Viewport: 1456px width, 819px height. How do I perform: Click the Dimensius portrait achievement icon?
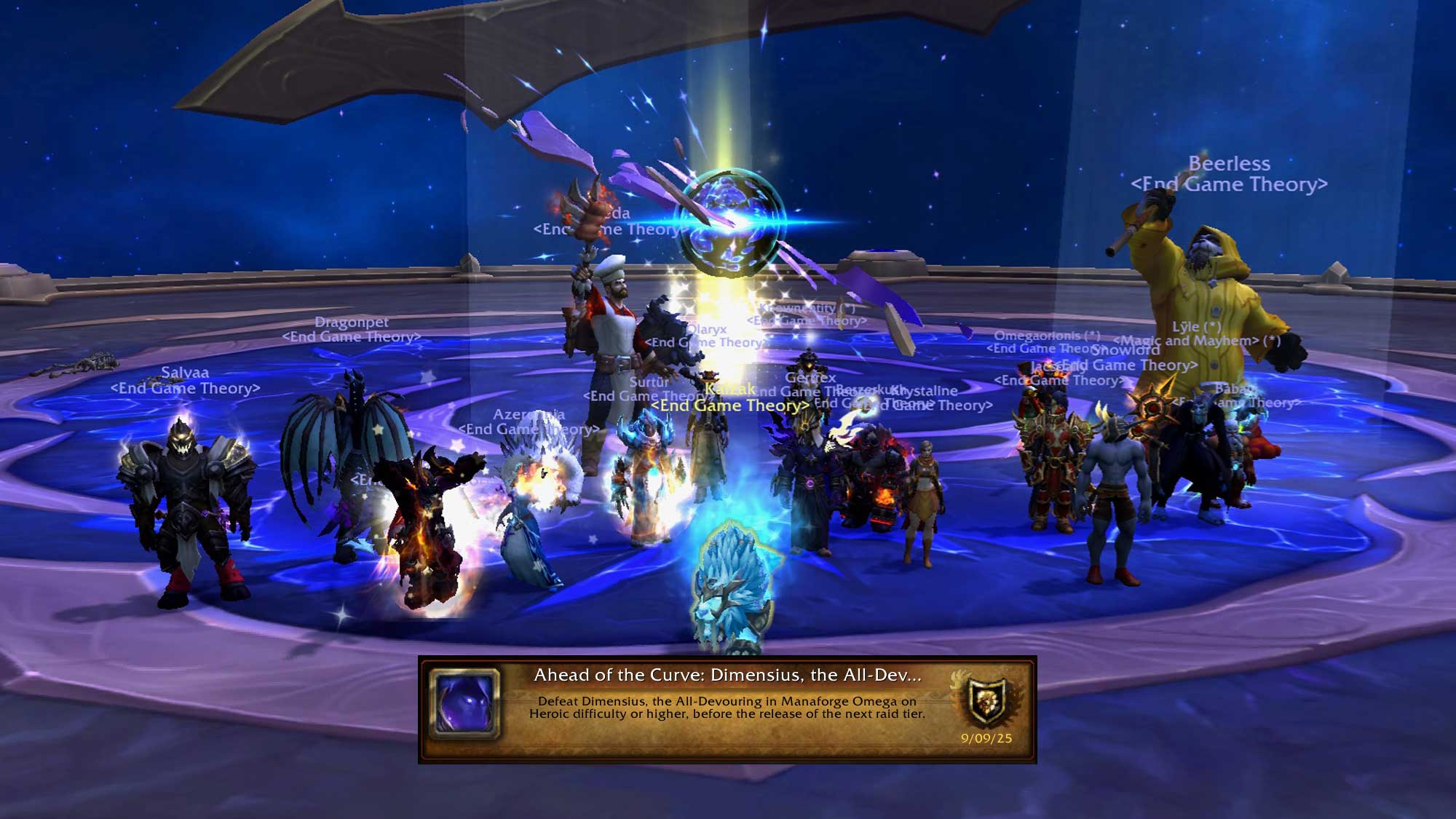coord(464,705)
